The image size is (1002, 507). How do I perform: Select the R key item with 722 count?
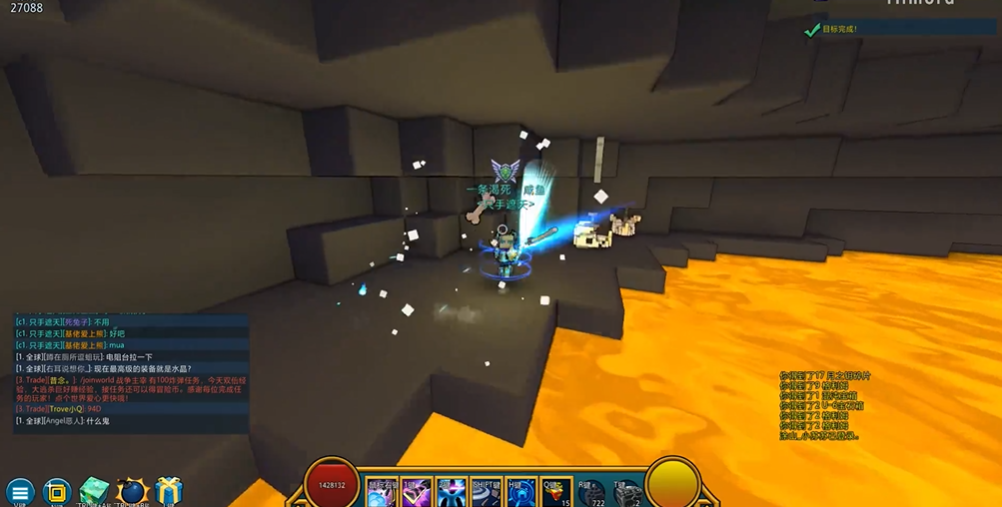(x=592, y=493)
